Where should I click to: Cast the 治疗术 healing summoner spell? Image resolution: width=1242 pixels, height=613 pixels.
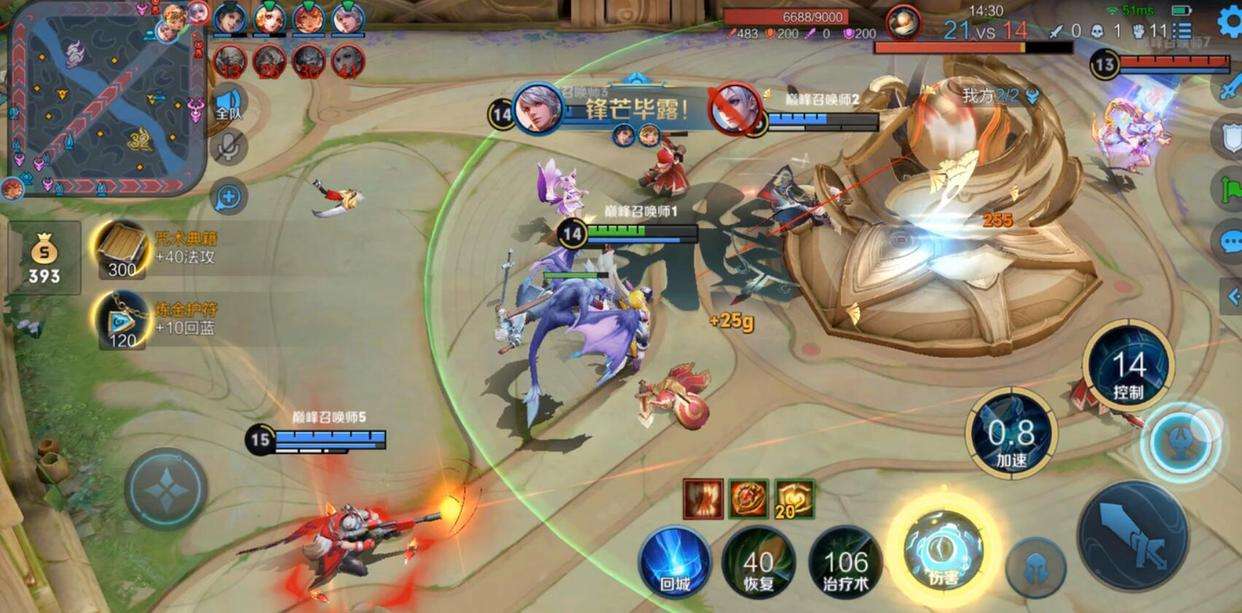coord(845,562)
